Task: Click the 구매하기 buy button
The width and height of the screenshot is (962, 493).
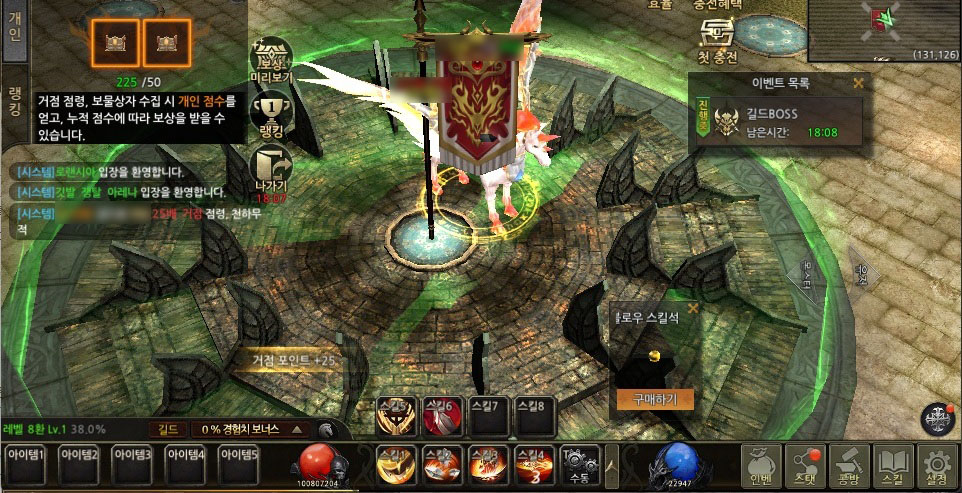Action: point(654,399)
